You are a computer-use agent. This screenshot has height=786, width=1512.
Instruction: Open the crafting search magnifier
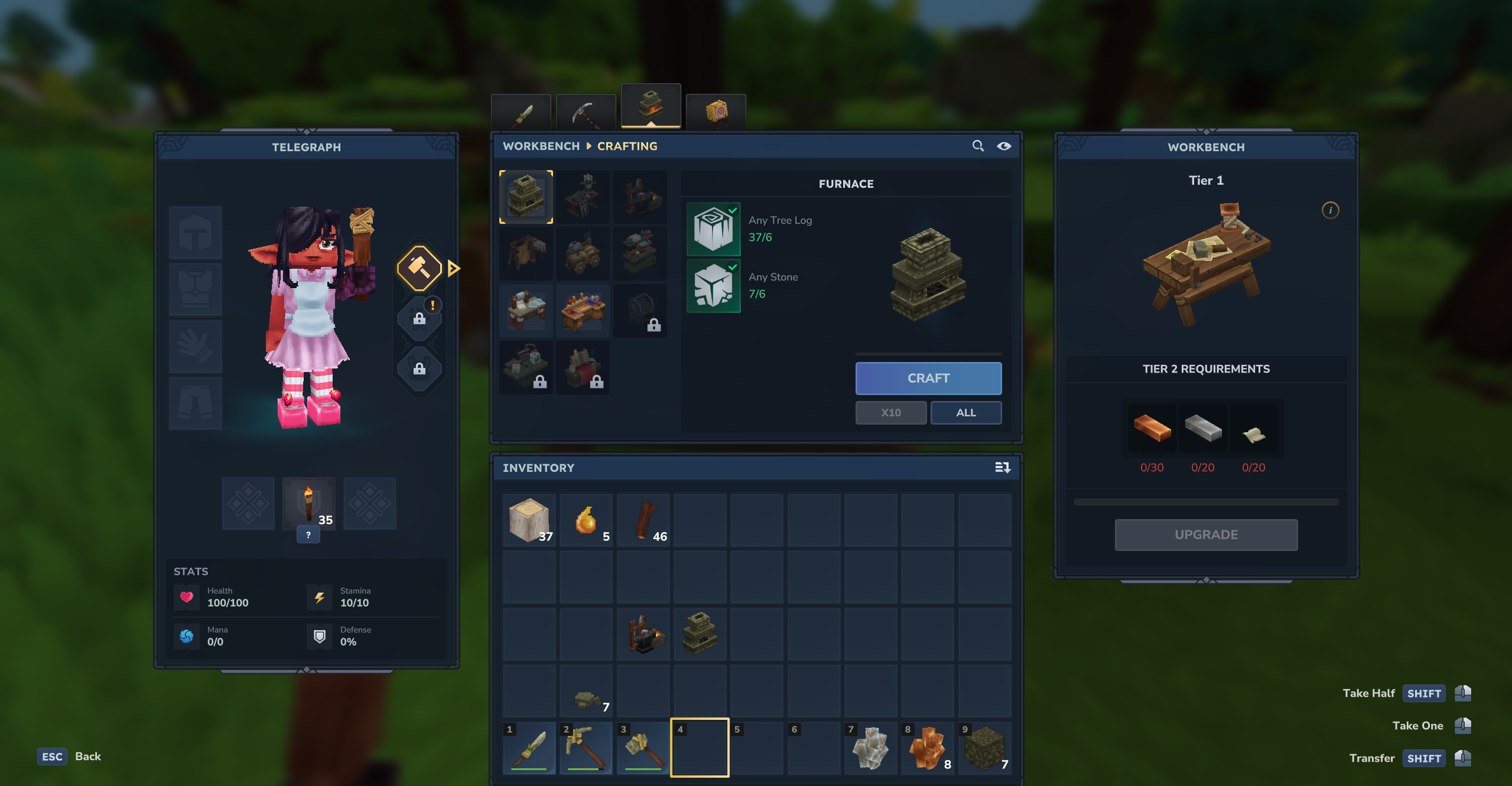tap(978, 146)
